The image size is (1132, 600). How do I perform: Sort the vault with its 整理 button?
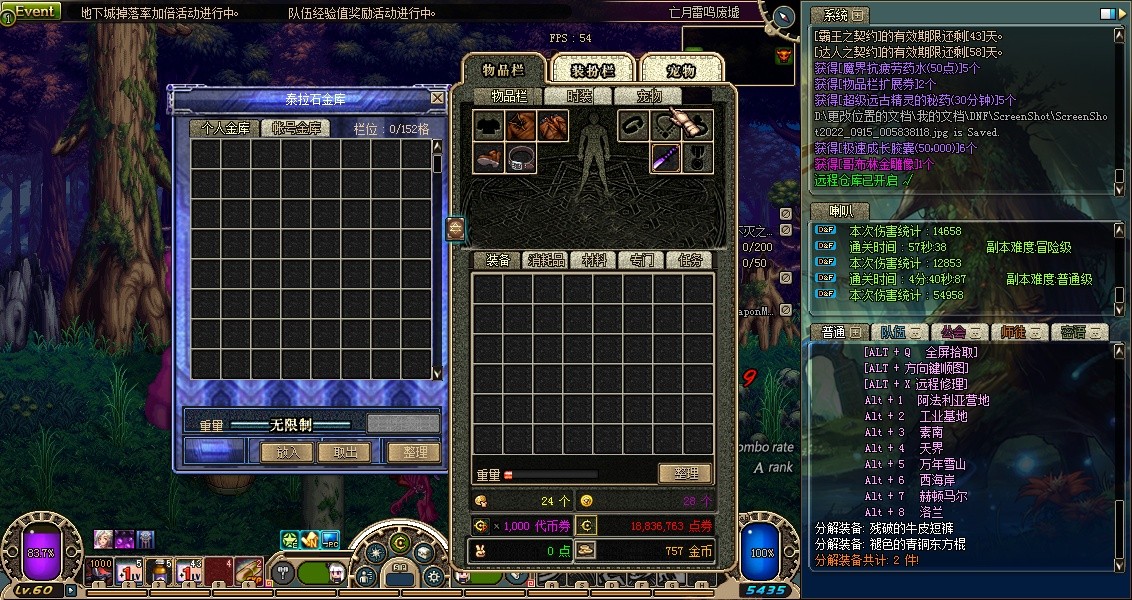414,452
